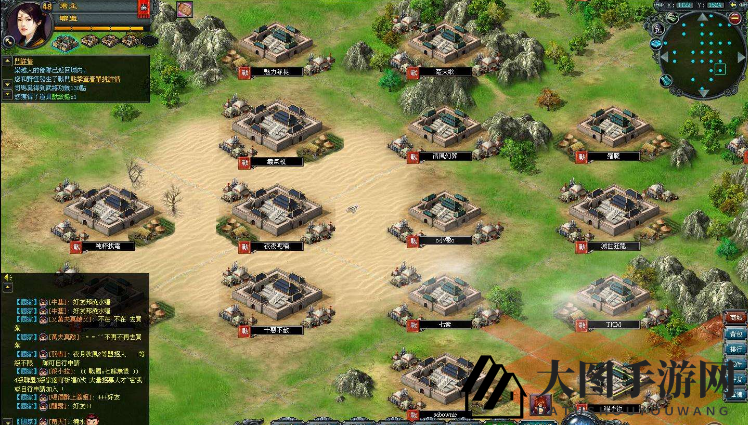Click the minimap's up arrow

click(x=702, y=19)
